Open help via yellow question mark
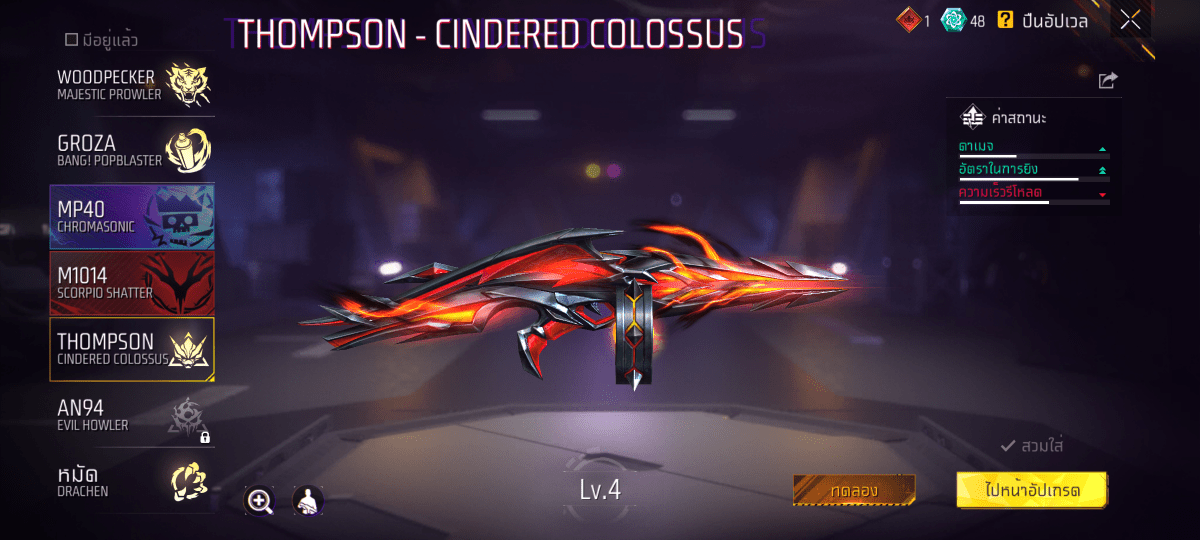The image size is (1200, 540). point(1005,19)
